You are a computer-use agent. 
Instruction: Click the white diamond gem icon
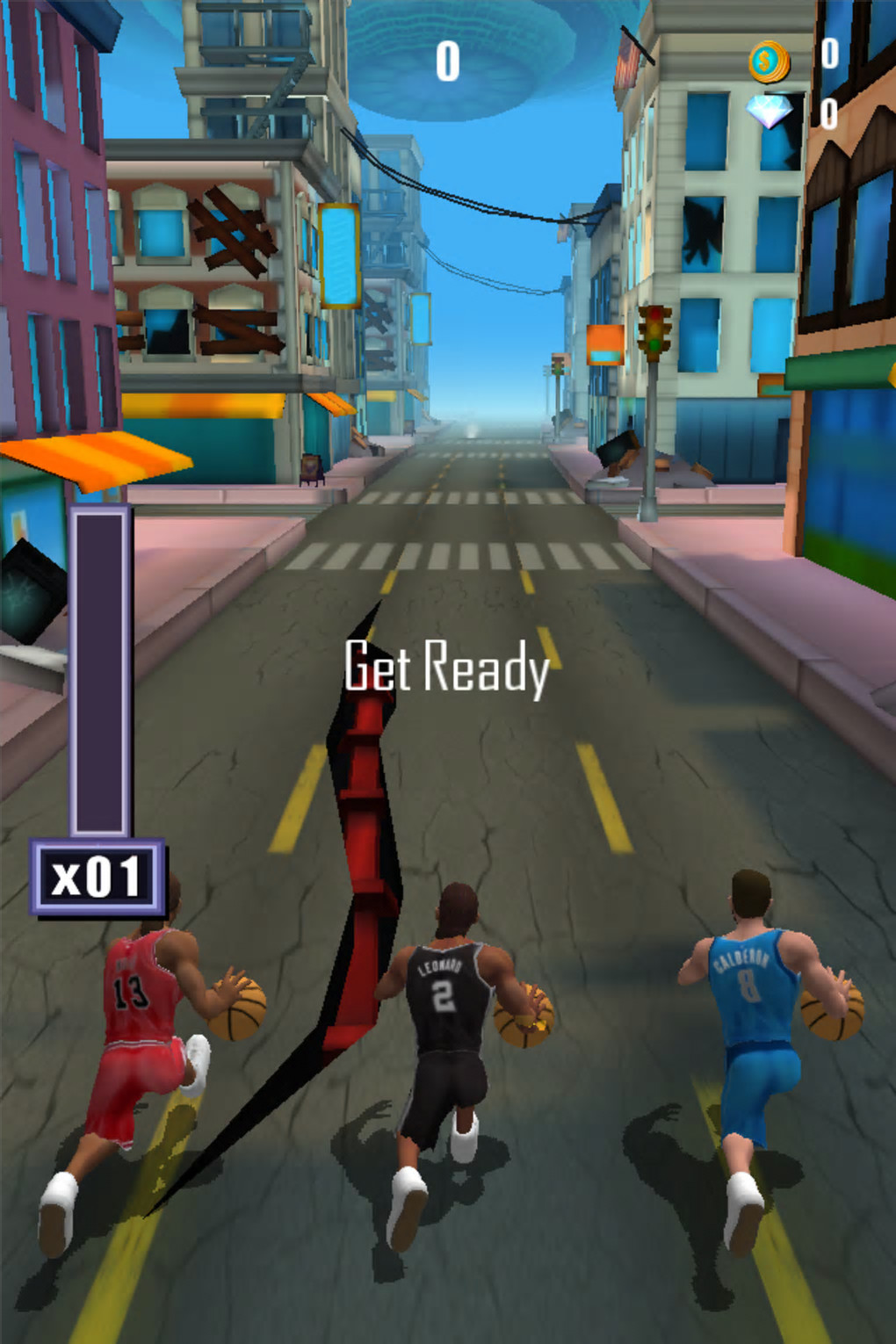(770, 112)
